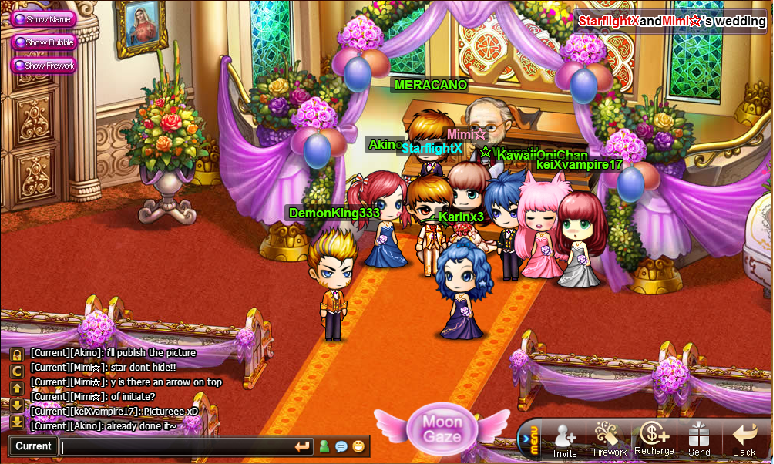Open the emoticon smiley picker

click(357, 446)
